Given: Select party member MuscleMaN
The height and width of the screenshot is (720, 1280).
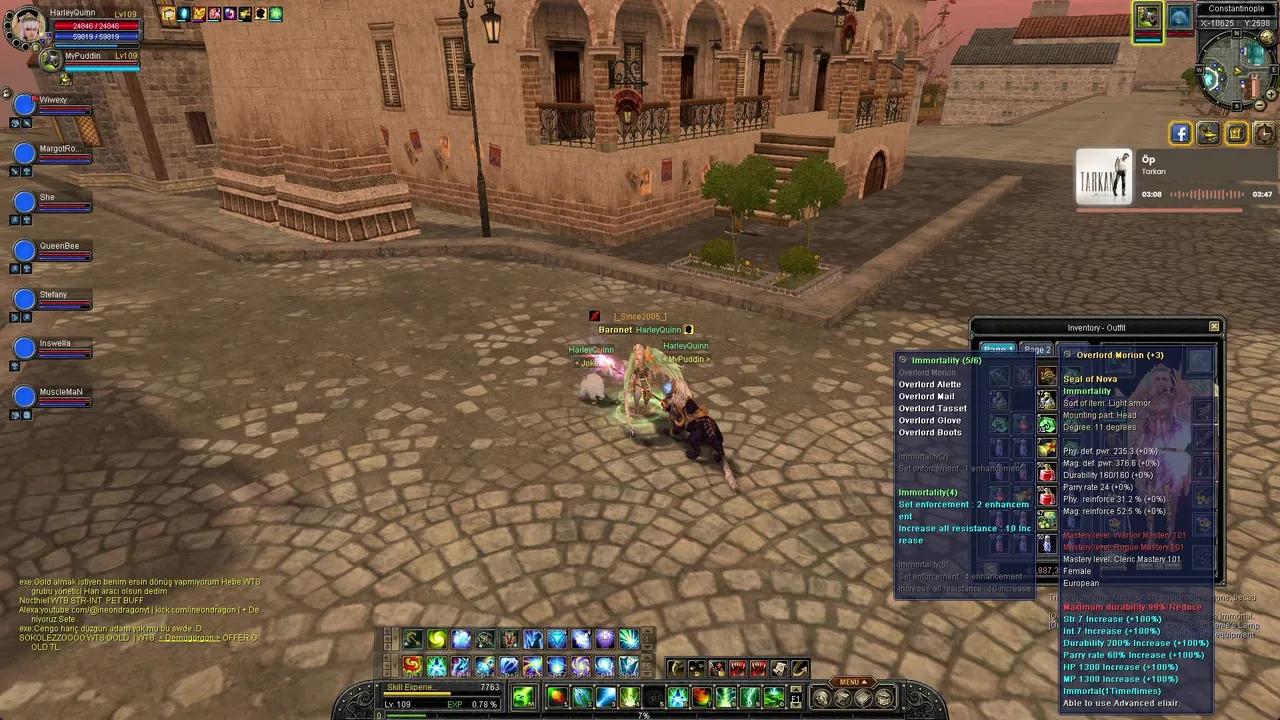Looking at the screenshot, I should (x=24, y=397).
